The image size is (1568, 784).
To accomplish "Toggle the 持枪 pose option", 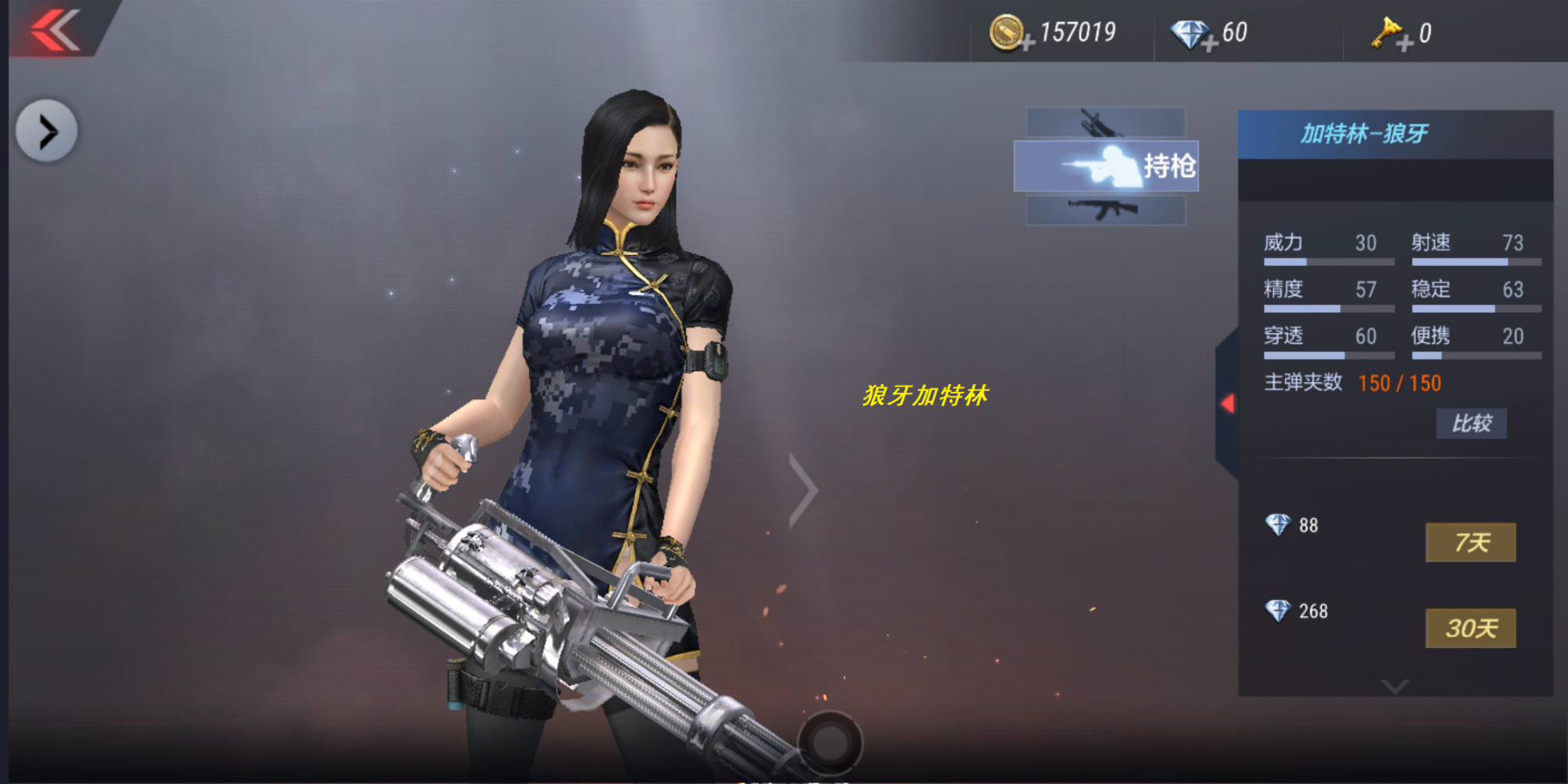I will [x=1105, y=166].
